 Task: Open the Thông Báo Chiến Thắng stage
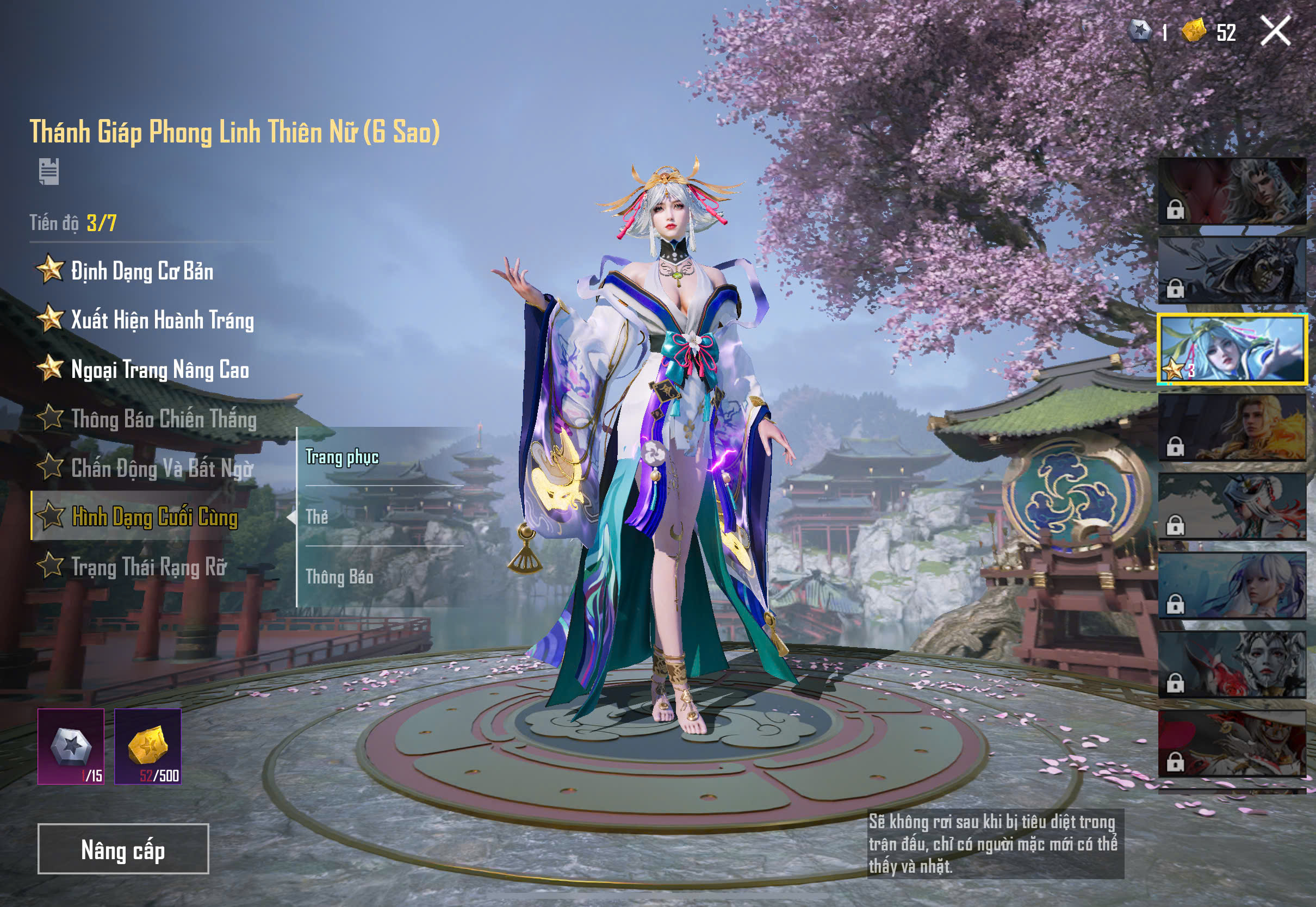click(x=164, y=419)
